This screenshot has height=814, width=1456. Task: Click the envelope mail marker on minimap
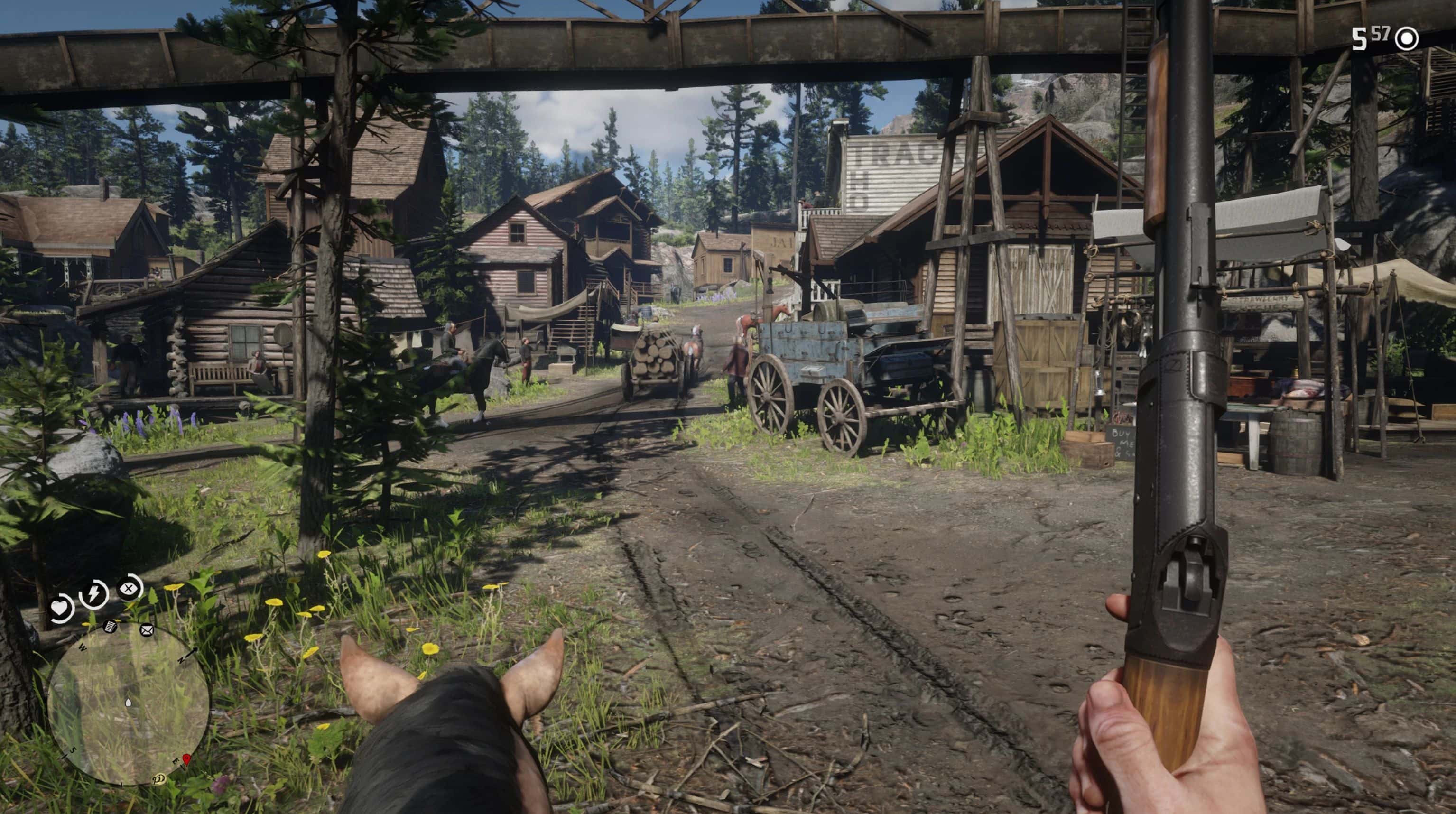tap(147, 630)
